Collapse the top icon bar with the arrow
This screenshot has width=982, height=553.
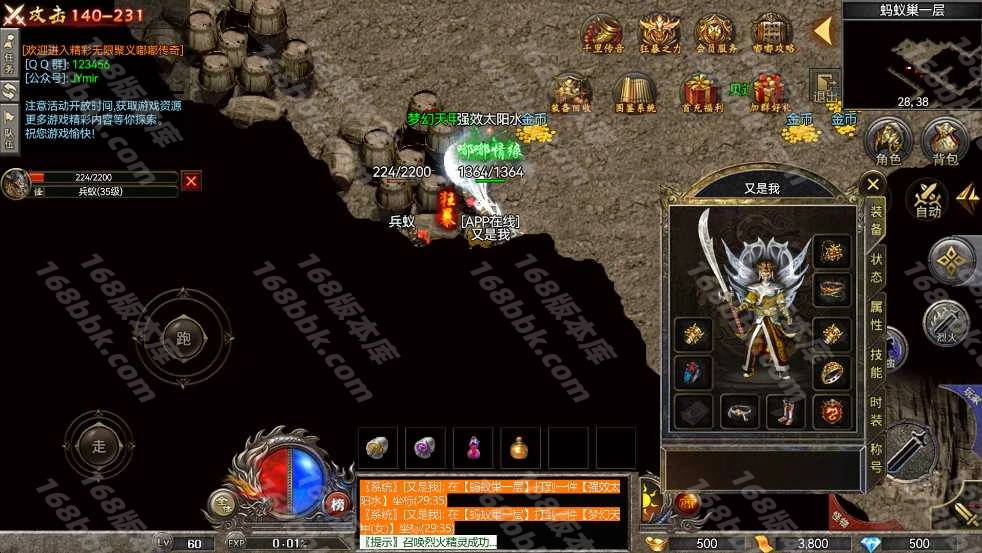pos(824,31)
